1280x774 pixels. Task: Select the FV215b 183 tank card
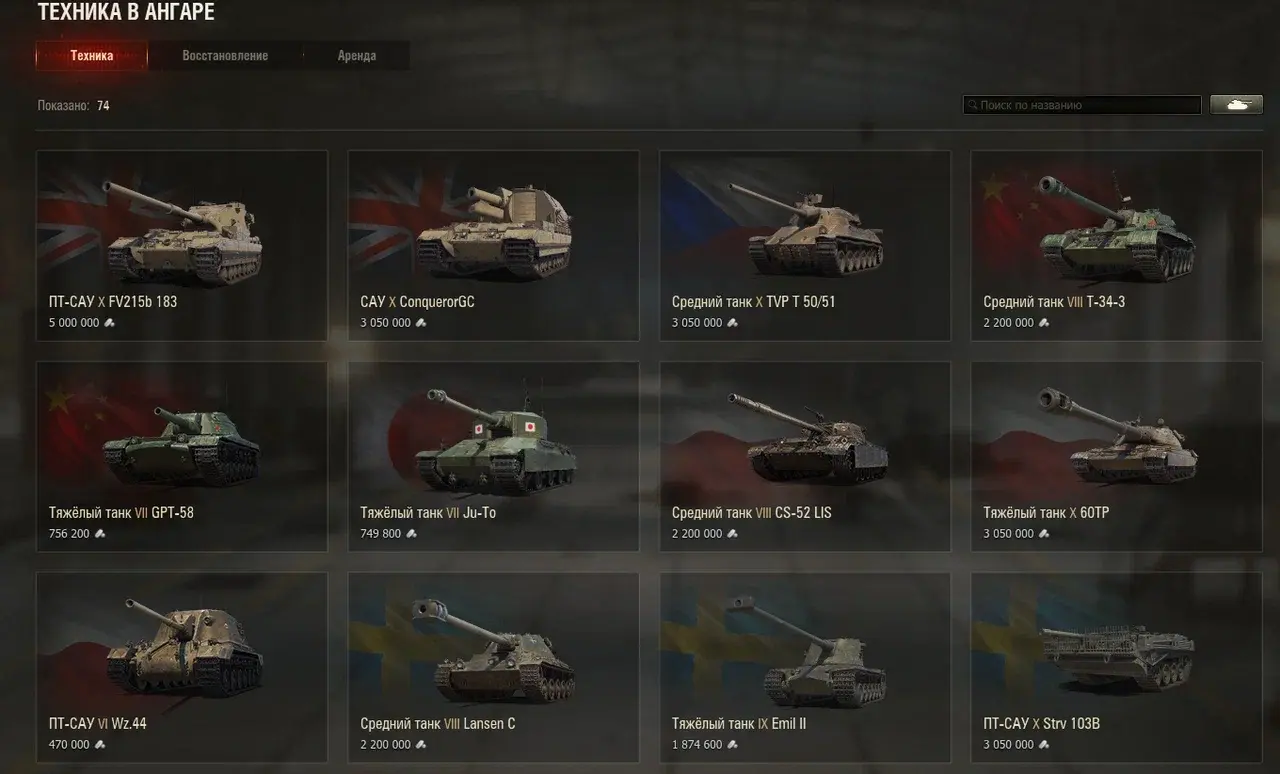click(x=182, y=245)
